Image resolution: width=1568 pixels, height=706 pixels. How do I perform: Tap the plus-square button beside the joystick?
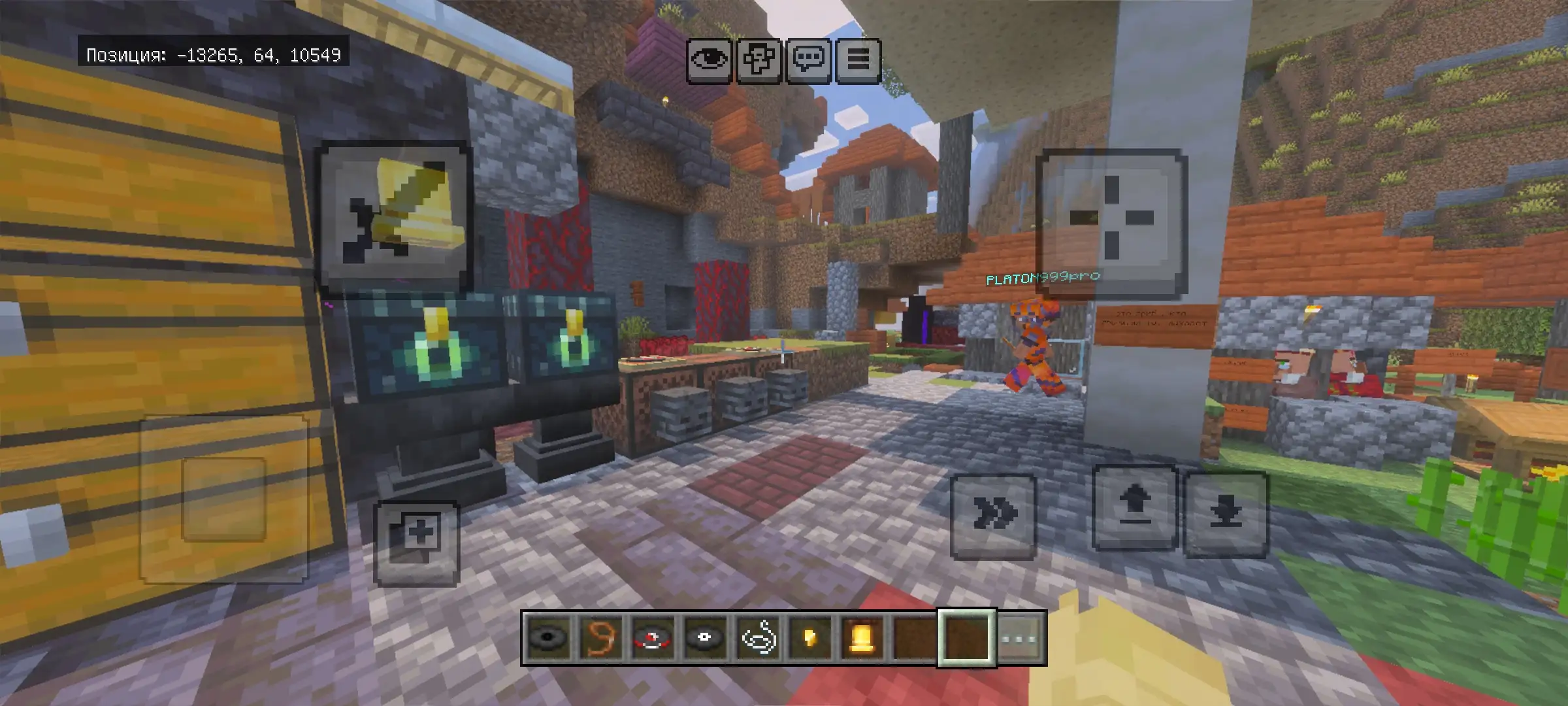point(417,543)
